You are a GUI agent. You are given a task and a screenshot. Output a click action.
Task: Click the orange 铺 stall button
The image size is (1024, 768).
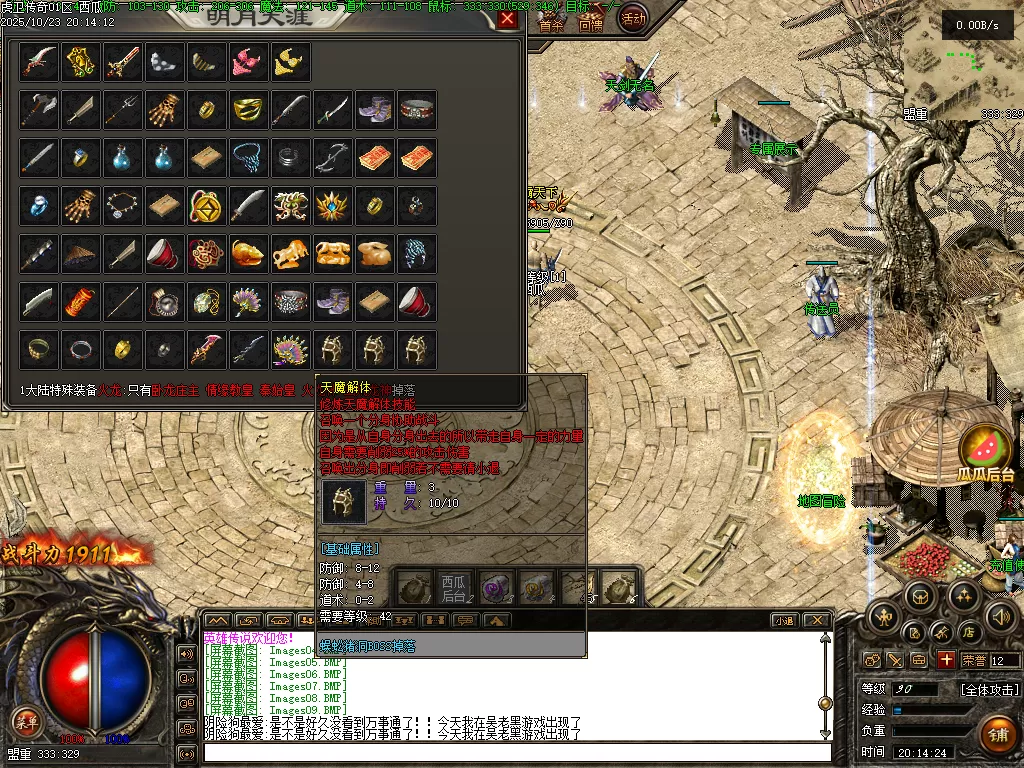pos(998,735)
